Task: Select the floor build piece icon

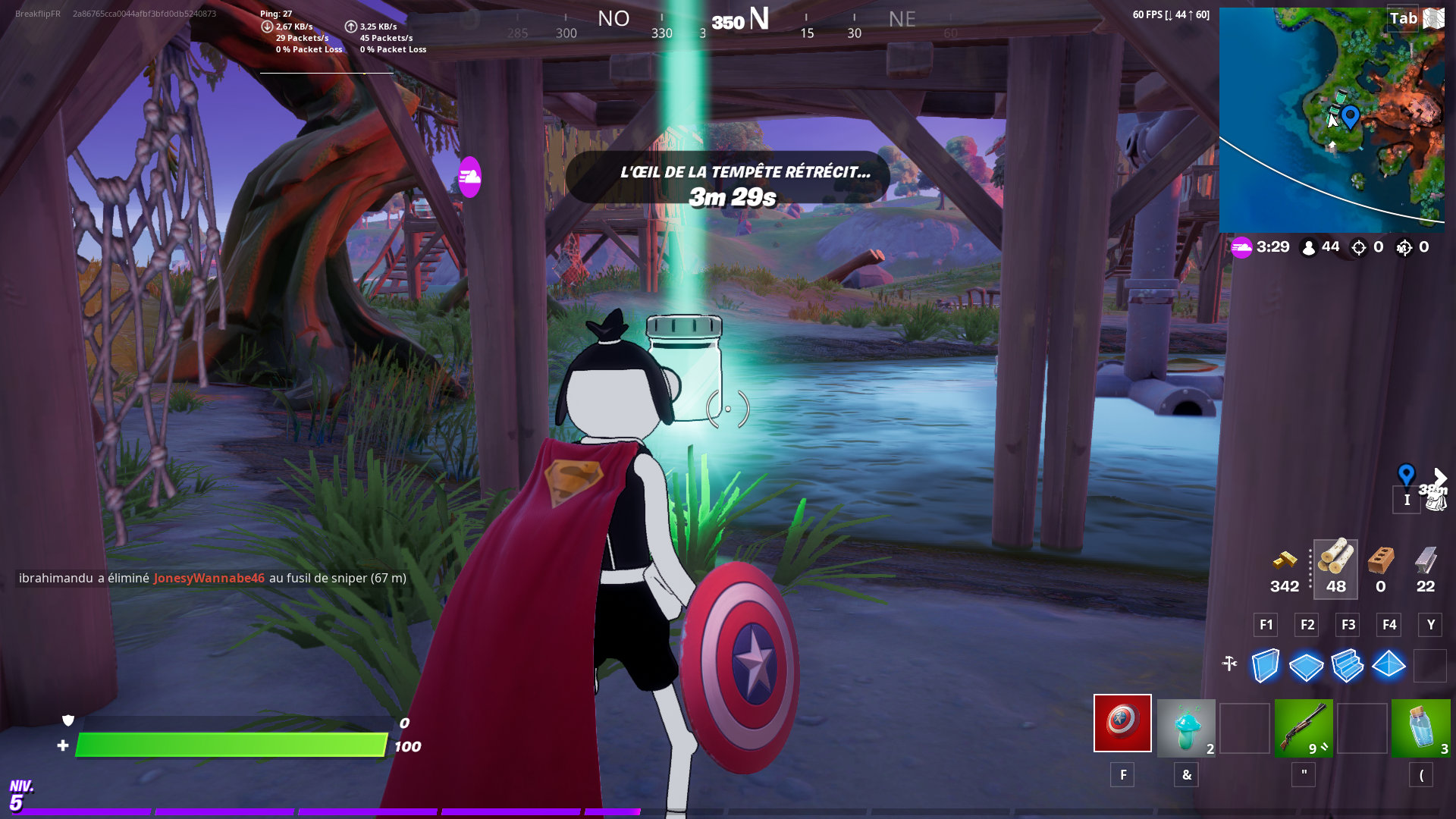Action: click(1306, 666)
